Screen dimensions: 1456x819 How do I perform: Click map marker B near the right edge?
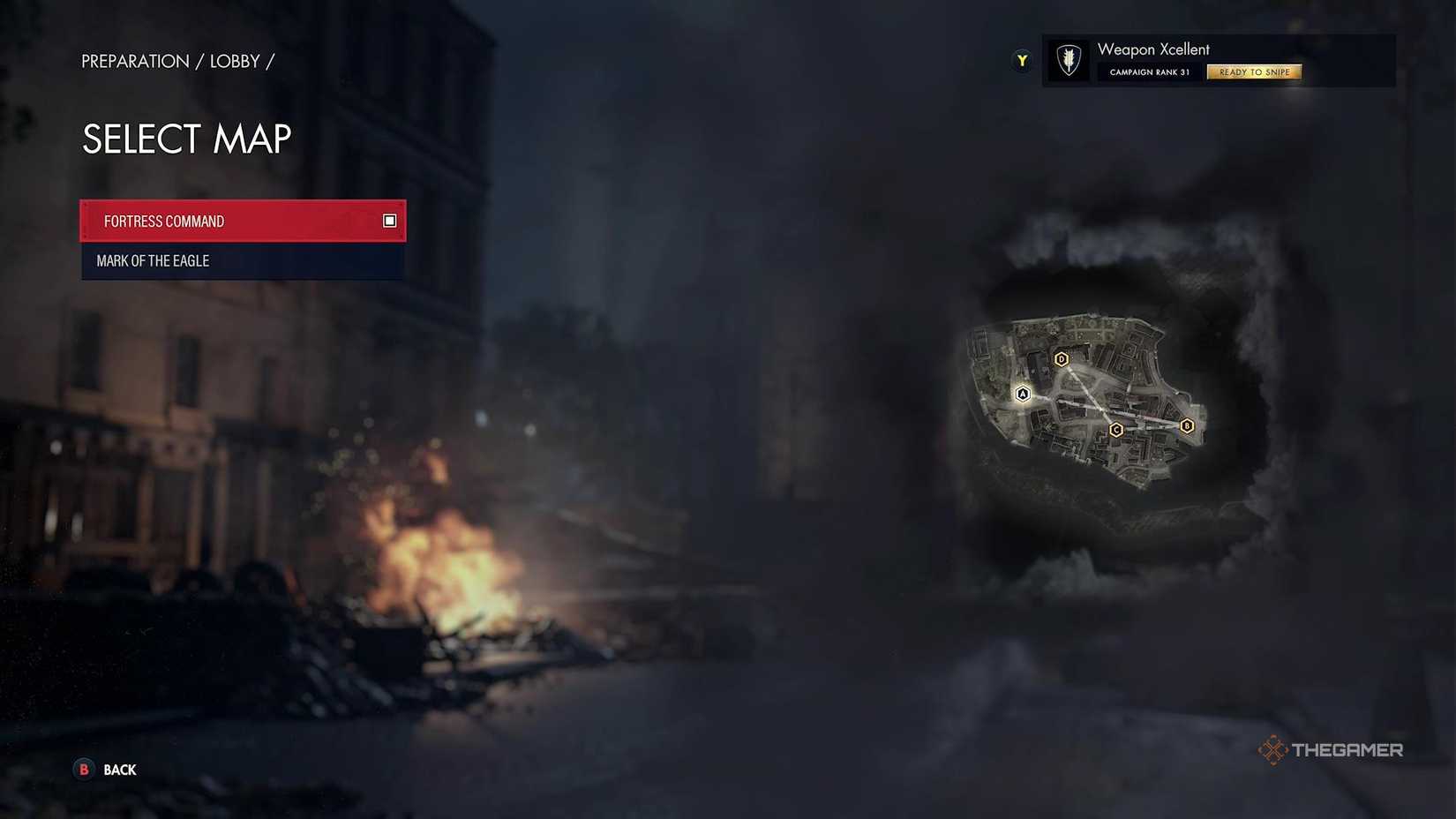(x=1188, y=426)
